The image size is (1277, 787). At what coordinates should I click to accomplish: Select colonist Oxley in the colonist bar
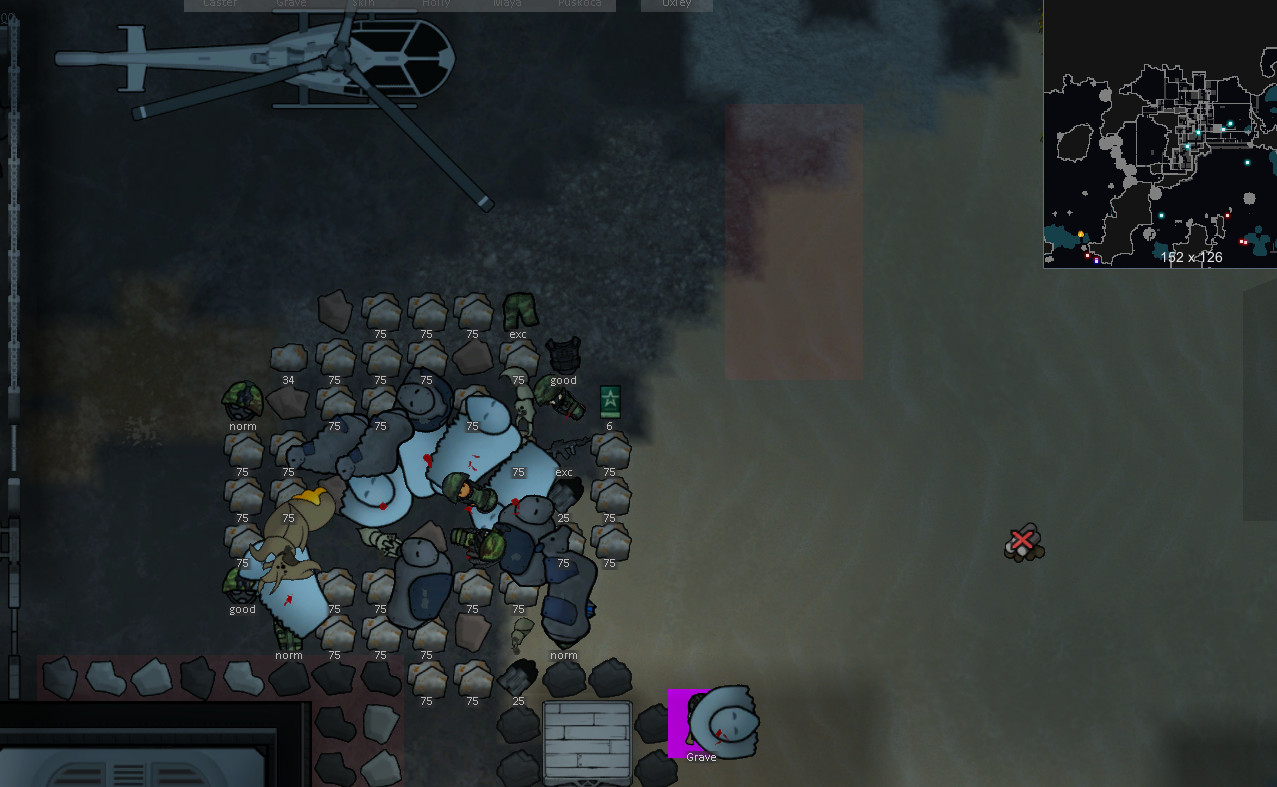[677, 4]
